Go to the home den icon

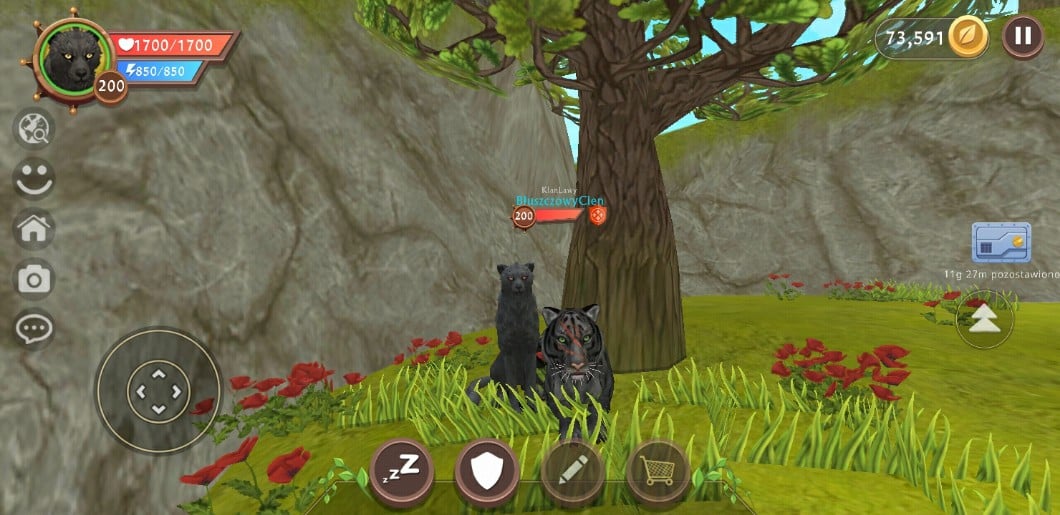click(x=34, y=229)
